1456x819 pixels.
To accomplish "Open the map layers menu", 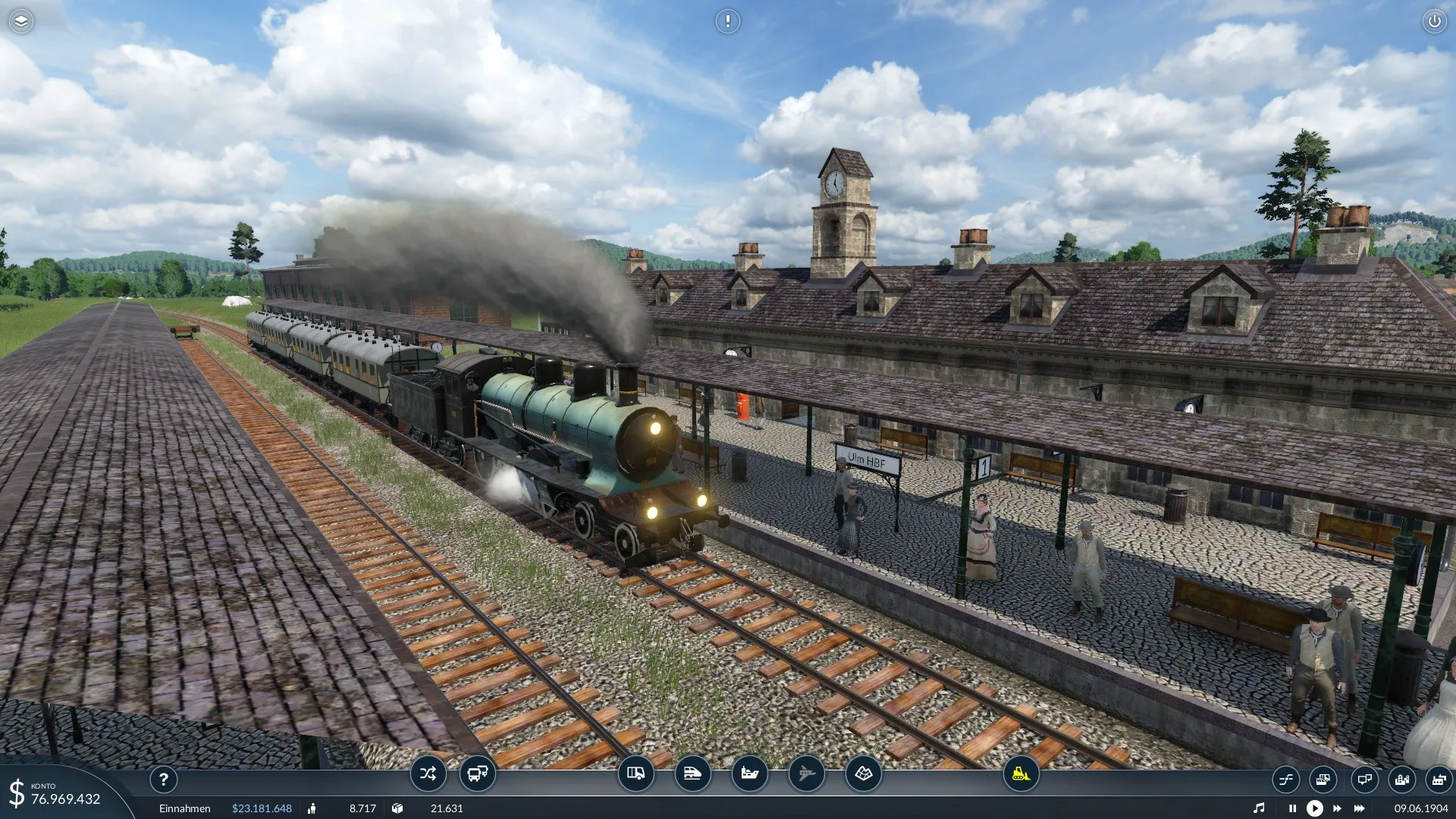I will click(x=20, y=21).
